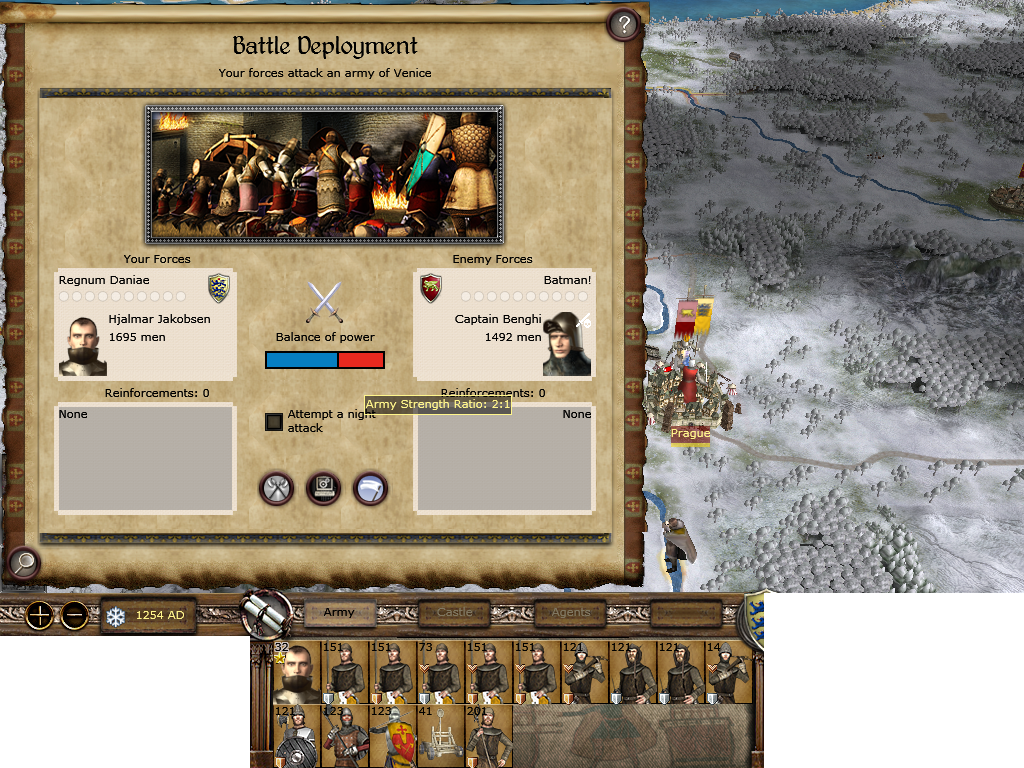Open the help question mark button

click(624, 25)
